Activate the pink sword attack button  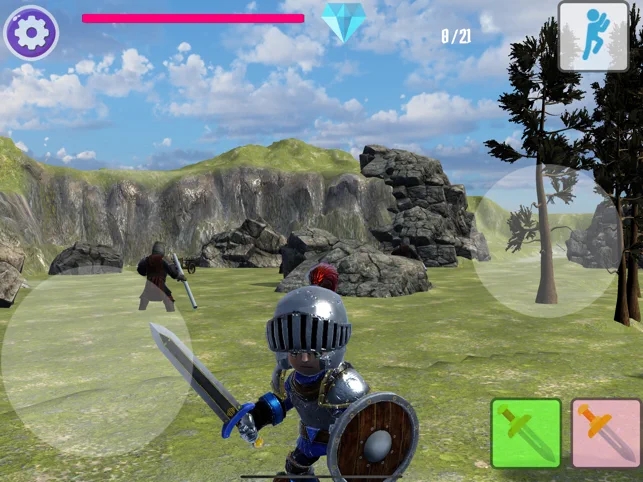tap(606, 433)
